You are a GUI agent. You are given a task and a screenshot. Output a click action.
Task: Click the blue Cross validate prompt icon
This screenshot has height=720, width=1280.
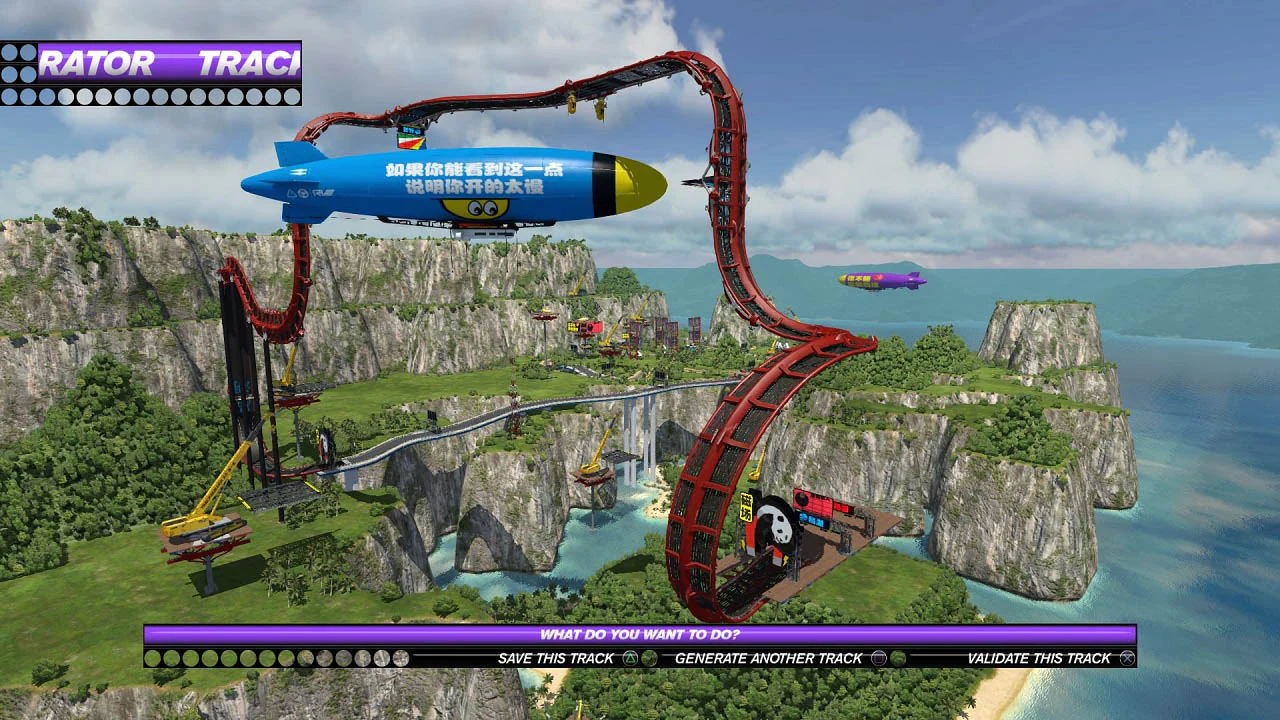pos(1127,657)
